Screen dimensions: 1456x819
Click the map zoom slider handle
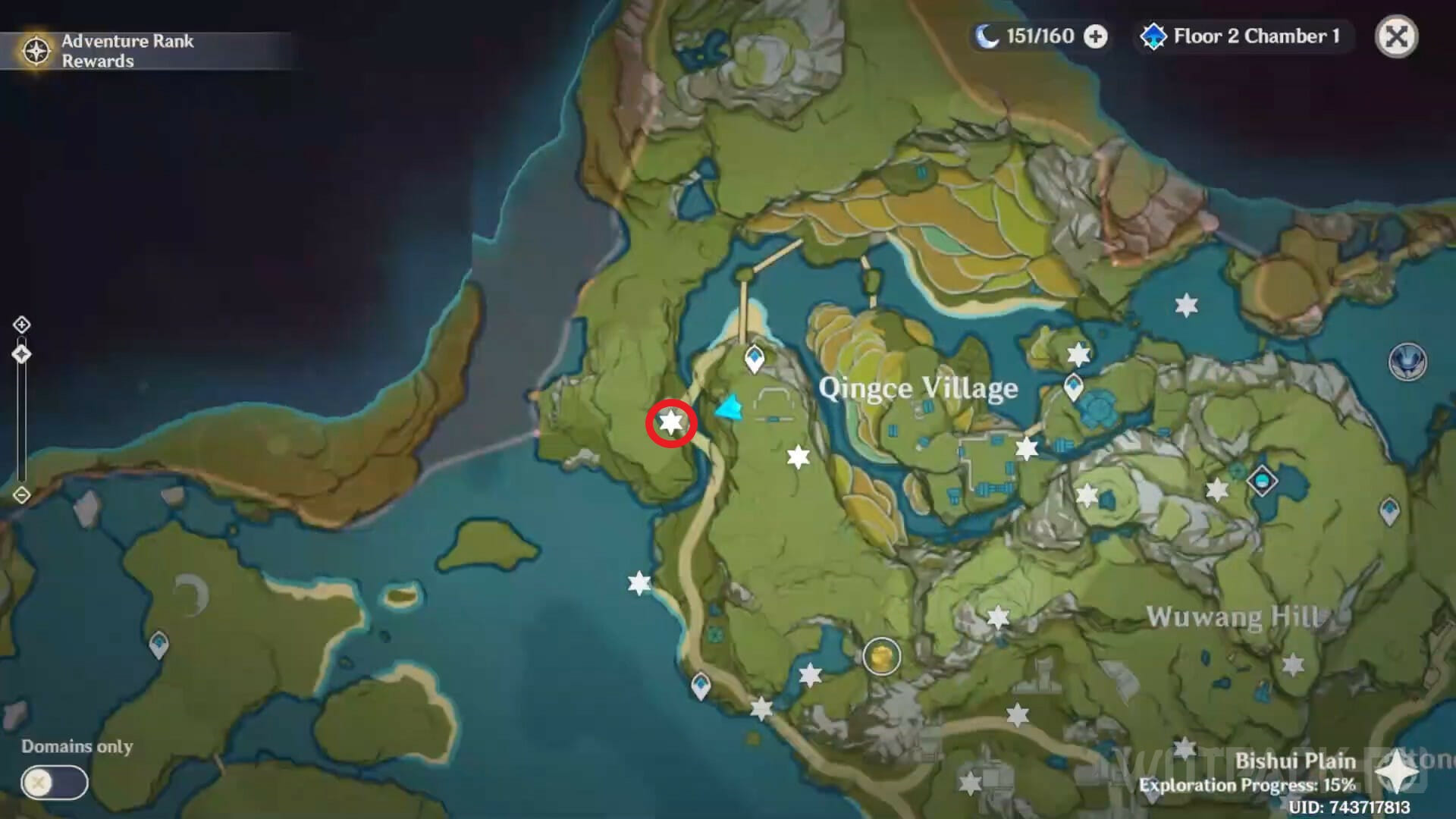click(x=21, y=354)
